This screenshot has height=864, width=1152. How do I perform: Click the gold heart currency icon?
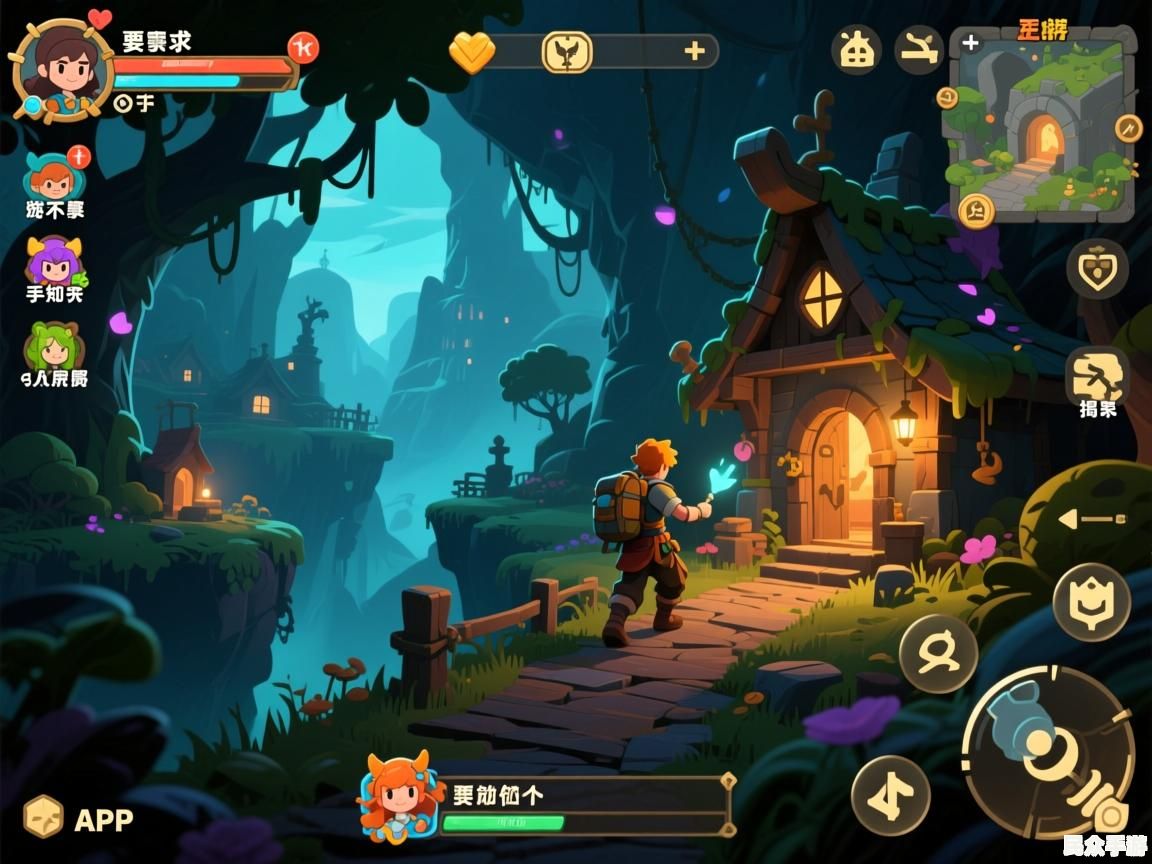click(x=471, y=51)
